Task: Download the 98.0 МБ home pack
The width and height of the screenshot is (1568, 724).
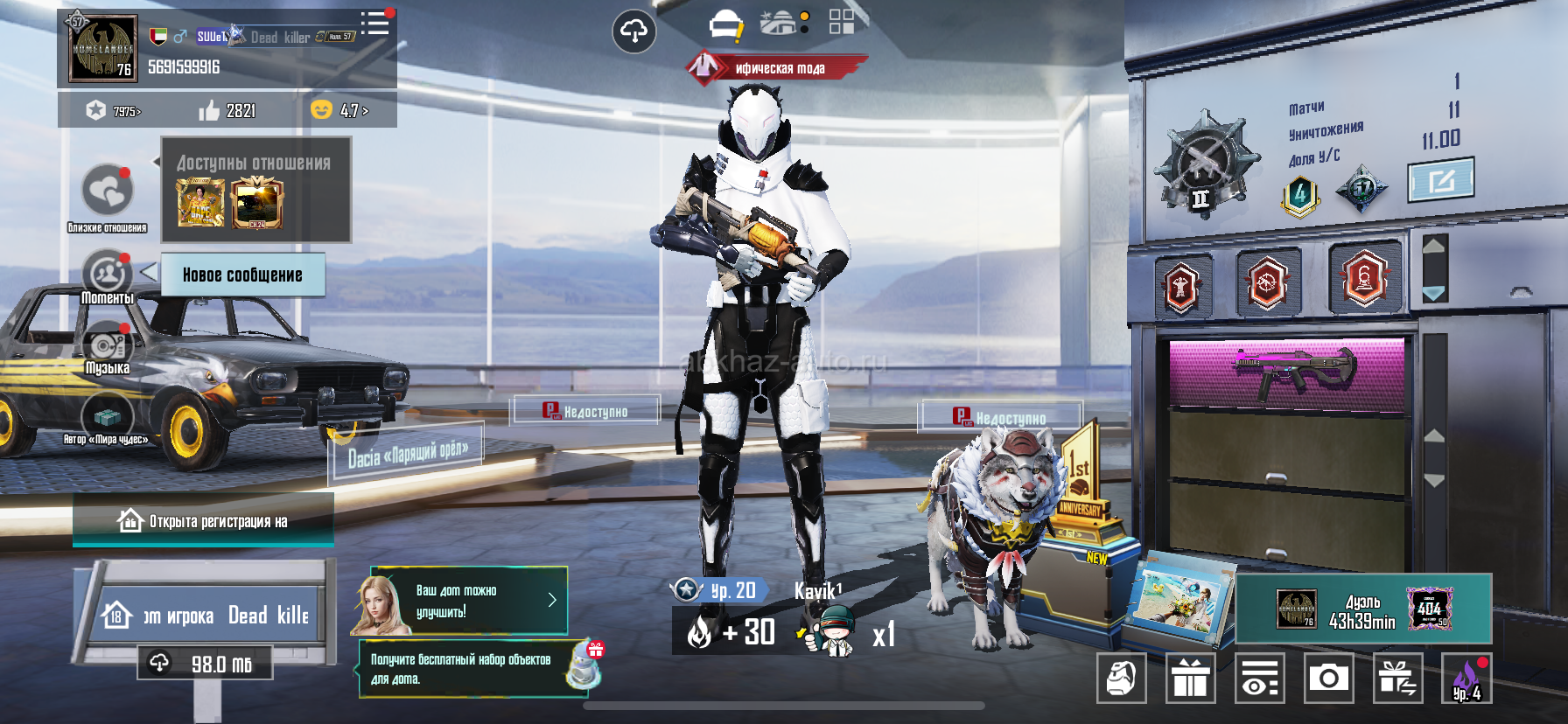Action: coord(205,664)
